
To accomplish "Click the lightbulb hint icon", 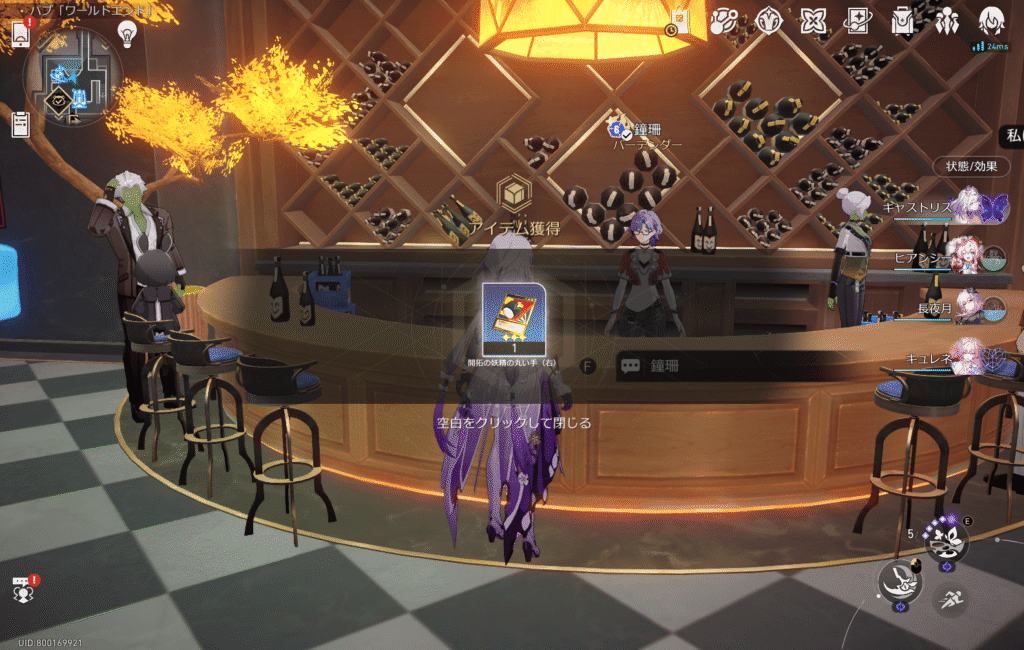I will (127, 34).
